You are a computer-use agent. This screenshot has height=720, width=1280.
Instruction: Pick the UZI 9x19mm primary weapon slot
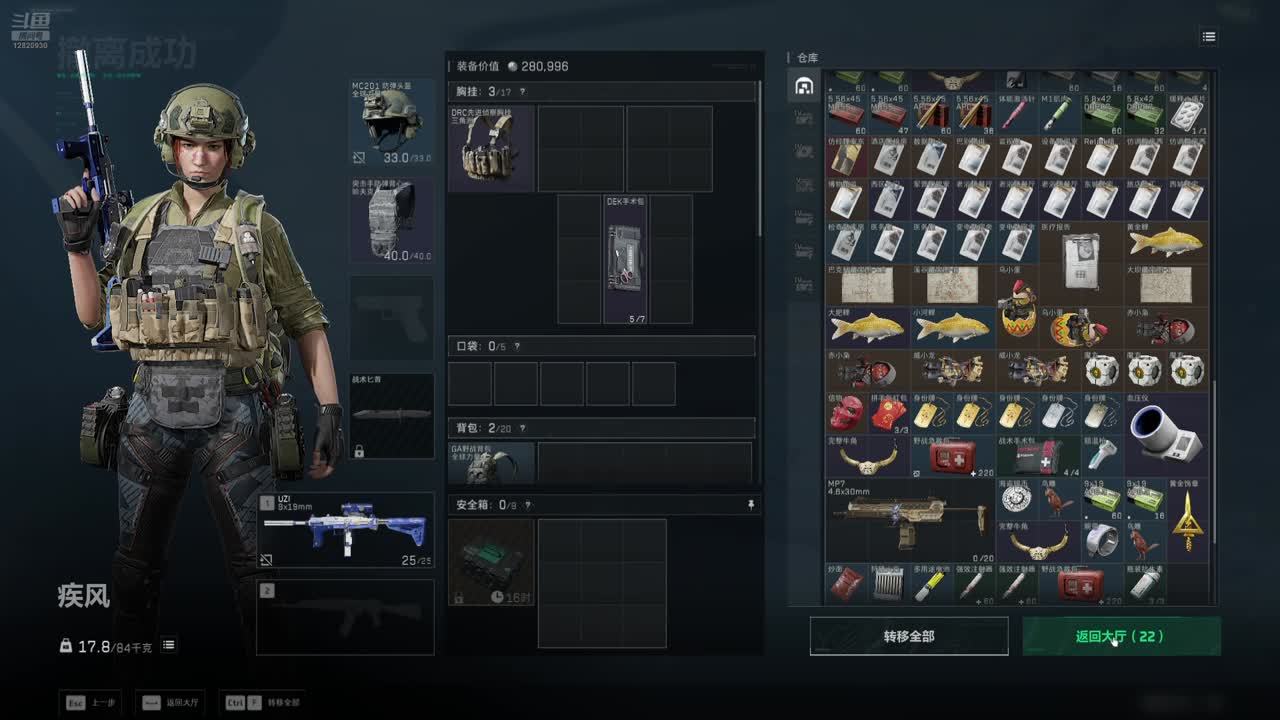tap(346, 530)
